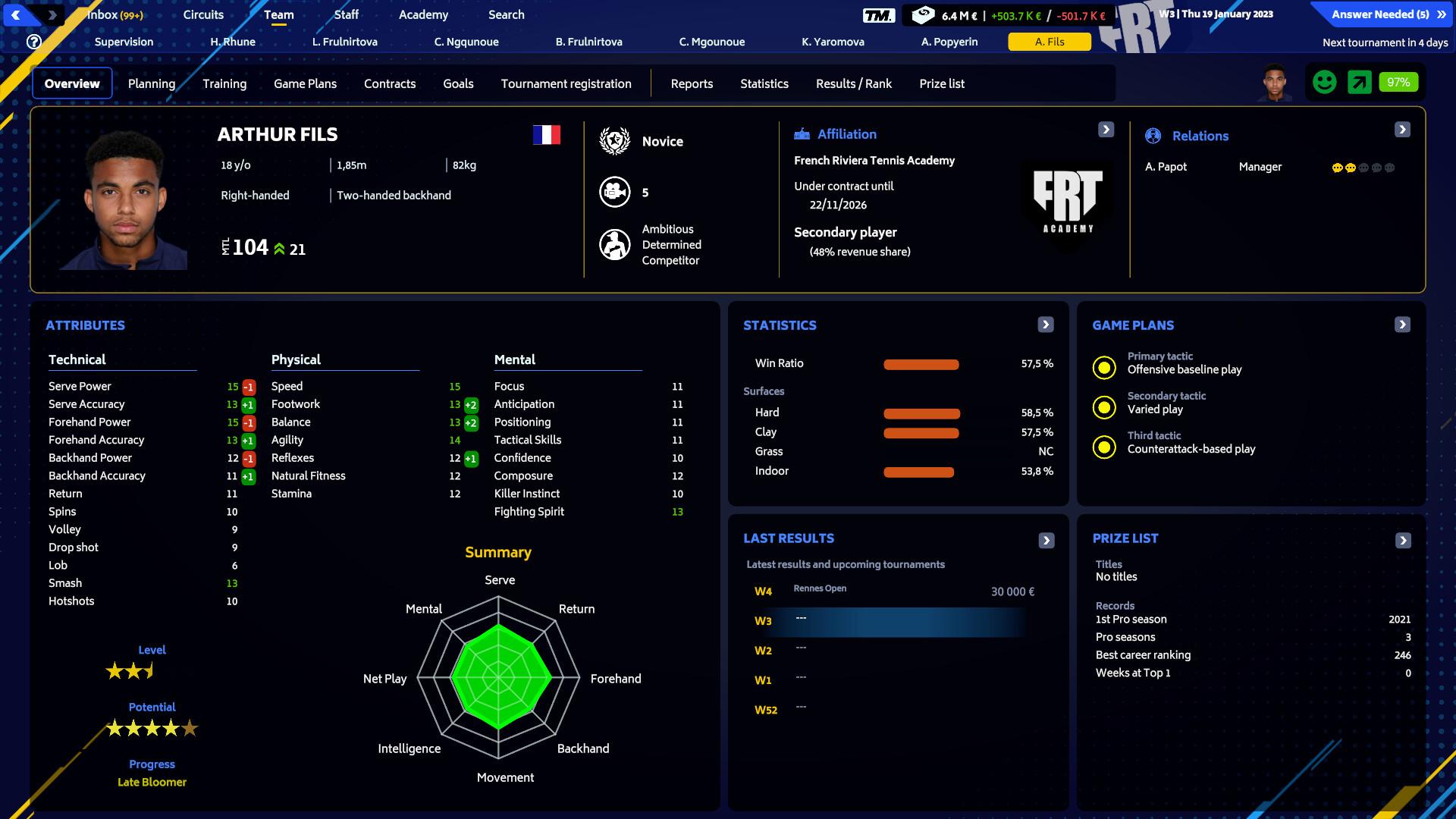Open the help question mark icon
This screenshot has width=1456, height=819.
34,42
